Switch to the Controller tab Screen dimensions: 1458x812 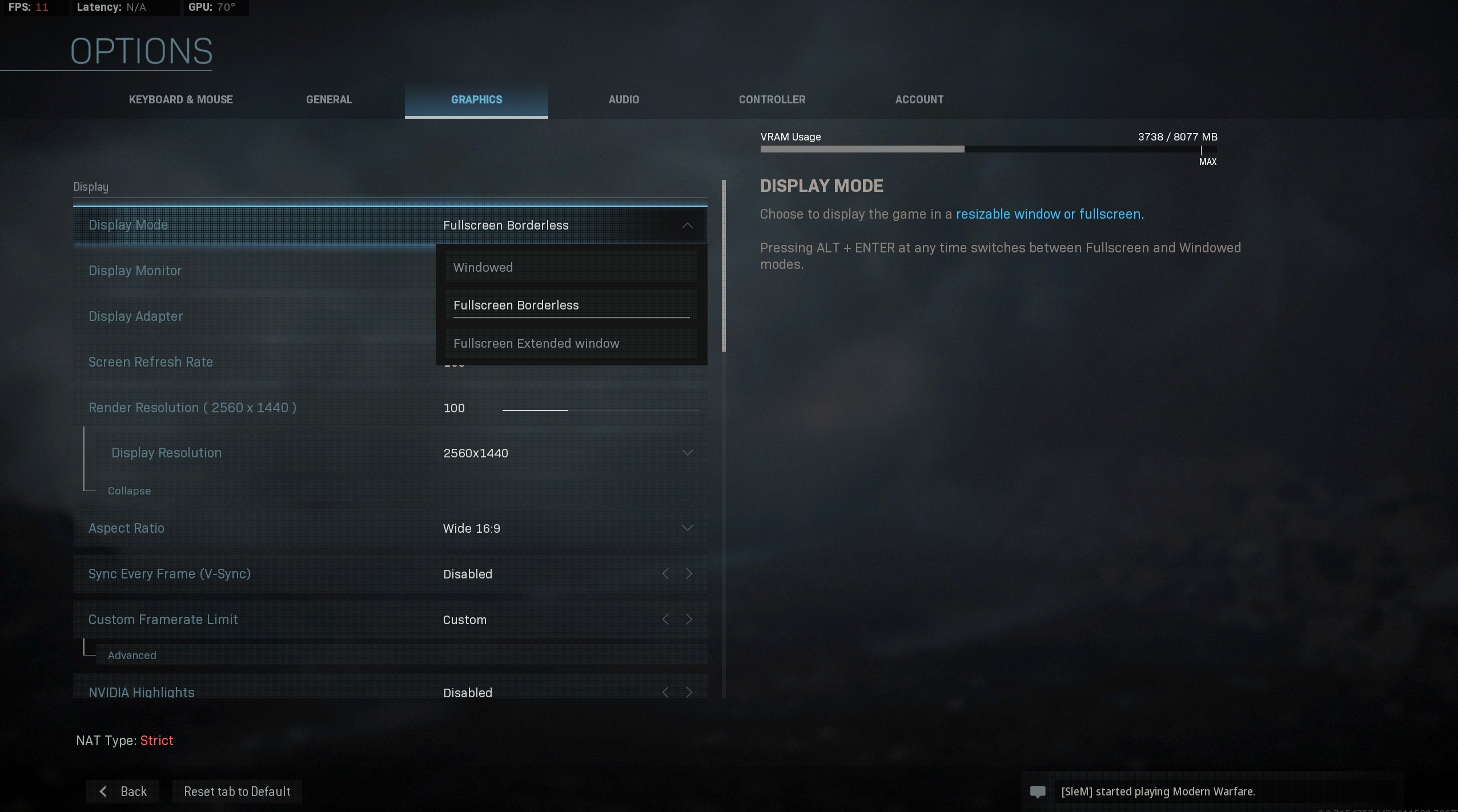[772, 99]
